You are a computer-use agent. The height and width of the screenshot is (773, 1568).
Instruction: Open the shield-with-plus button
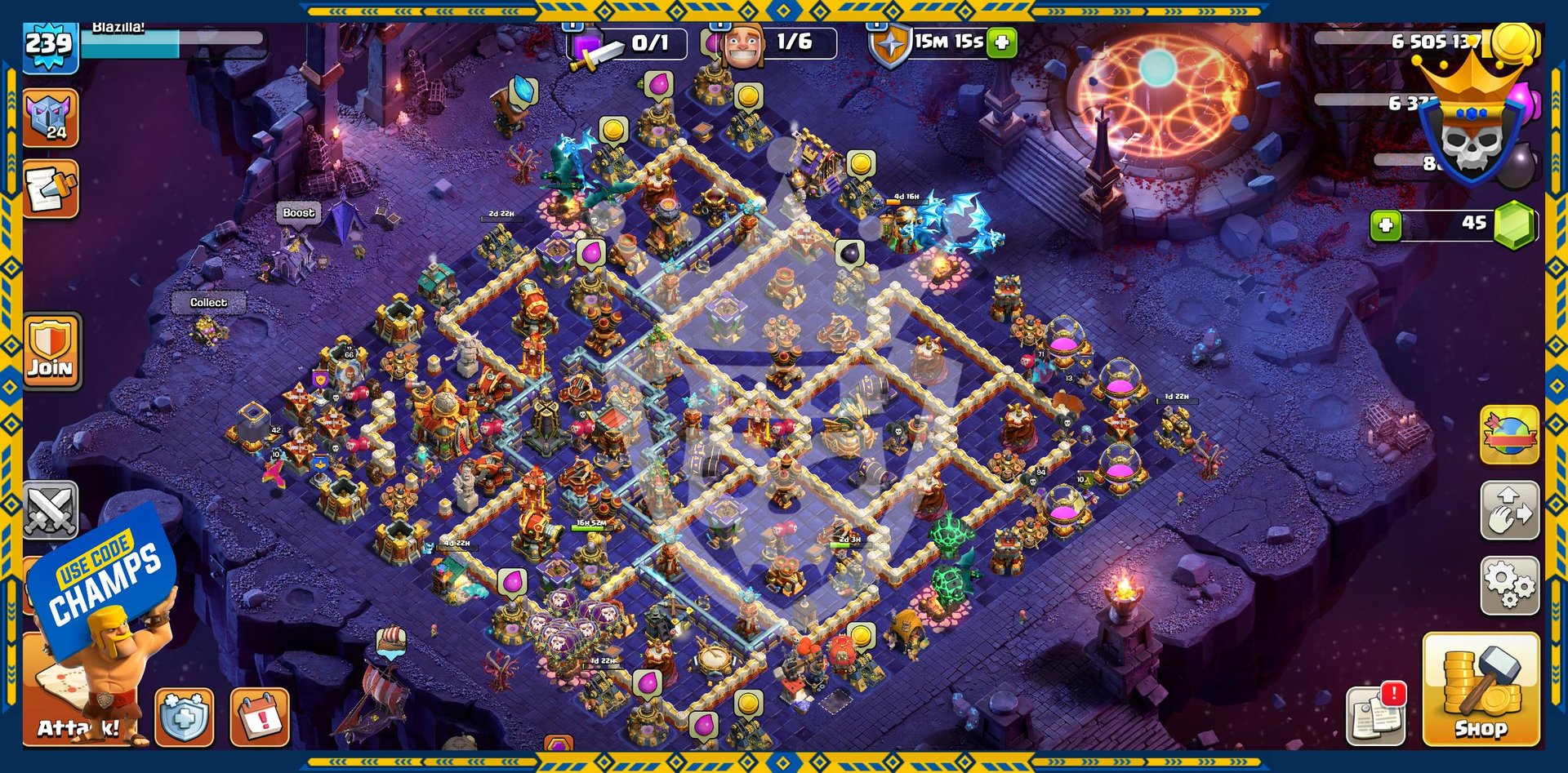(185, 717)
